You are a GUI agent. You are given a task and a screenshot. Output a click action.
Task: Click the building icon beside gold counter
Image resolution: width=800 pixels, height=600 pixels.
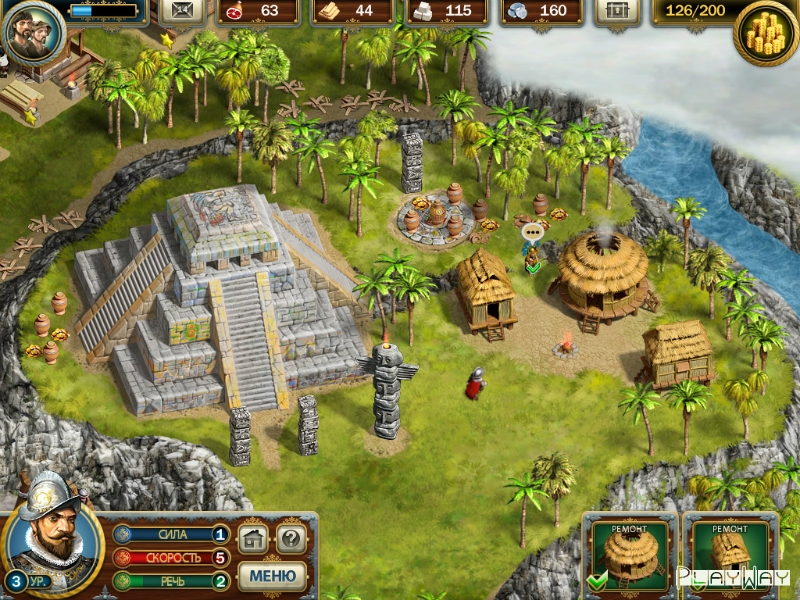618,11
